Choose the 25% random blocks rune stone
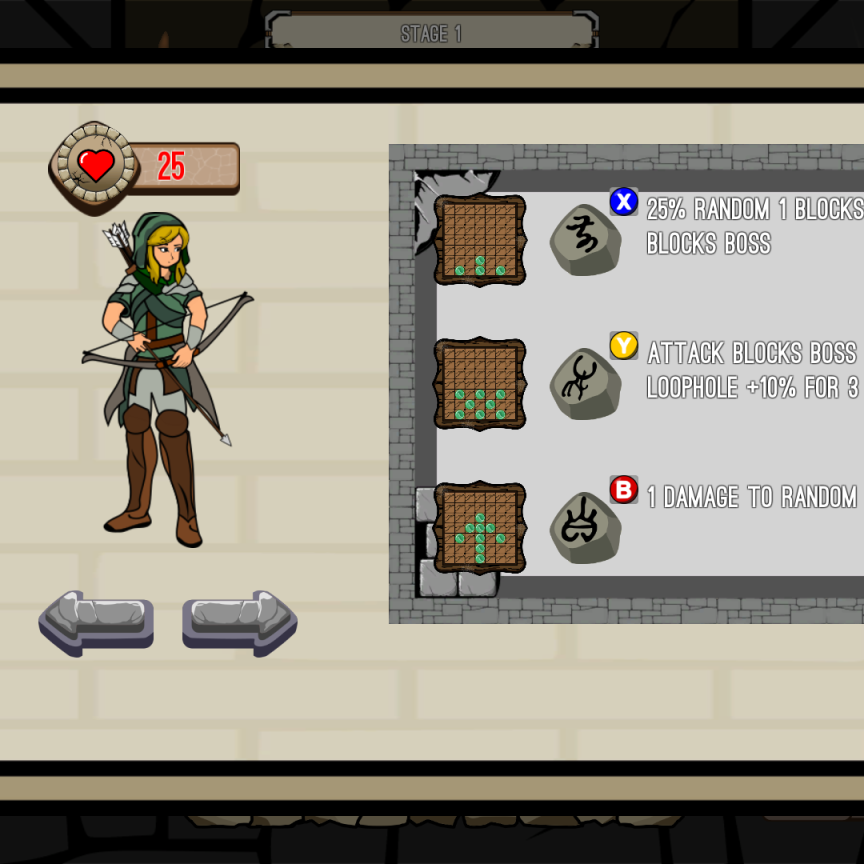864x864 pixels. pos(585,240)
